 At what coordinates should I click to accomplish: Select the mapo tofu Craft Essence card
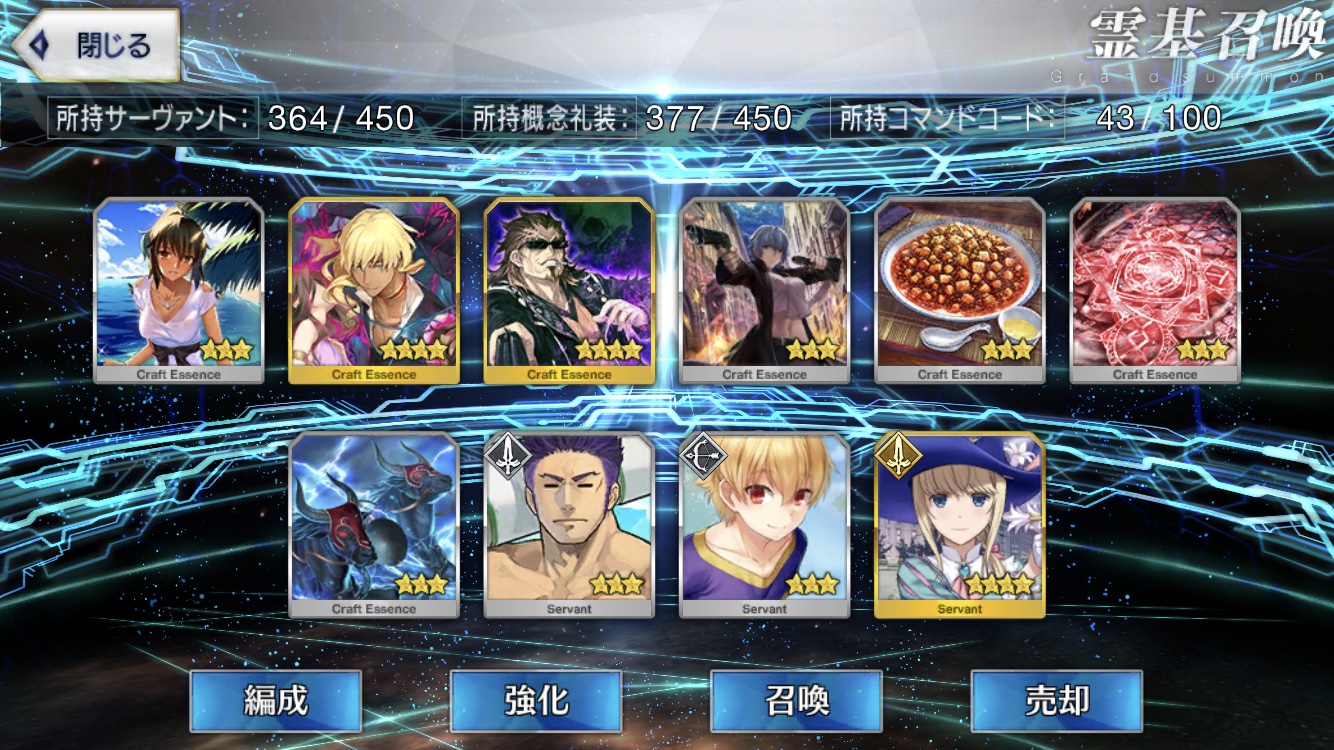pos(960,289)
